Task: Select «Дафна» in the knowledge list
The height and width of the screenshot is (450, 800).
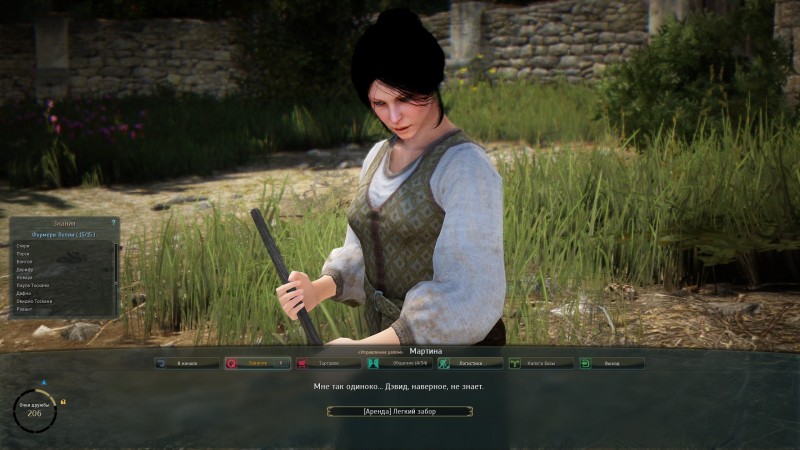Action: pos(23,293)
